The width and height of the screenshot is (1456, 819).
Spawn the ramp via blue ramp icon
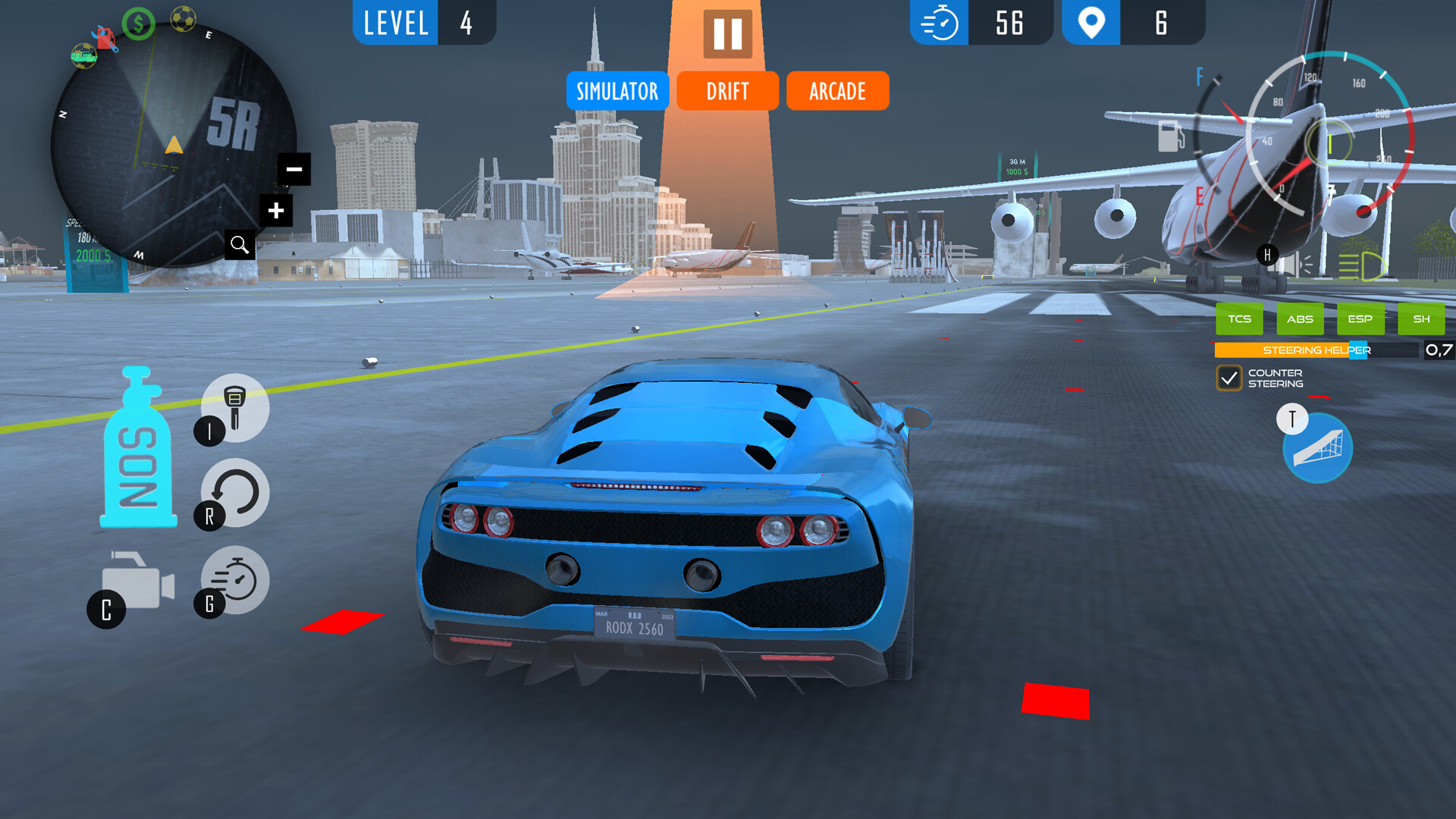(1318, 448)
